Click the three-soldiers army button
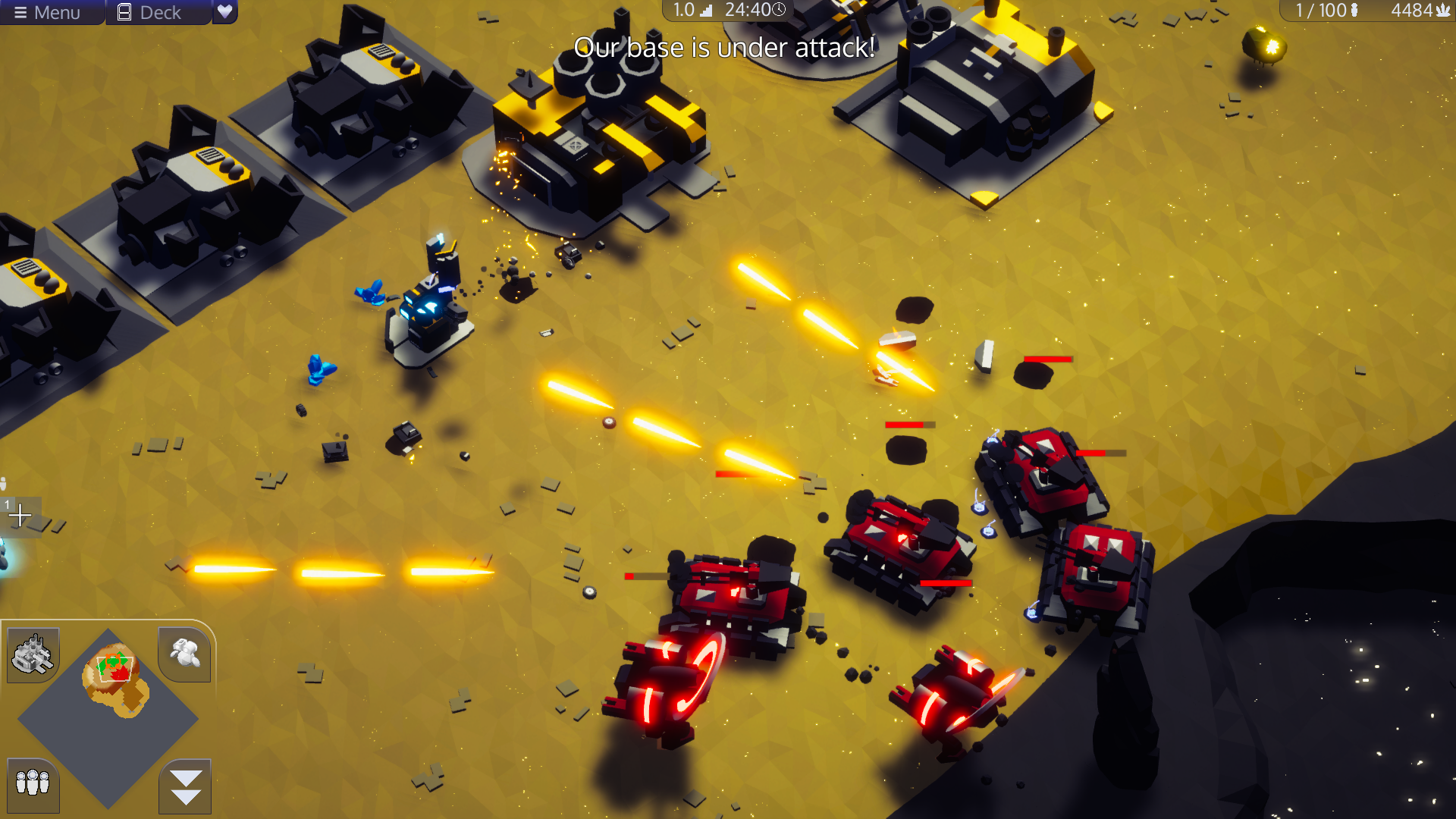Viewport: 1456px width, 819px height. (33, 783)
